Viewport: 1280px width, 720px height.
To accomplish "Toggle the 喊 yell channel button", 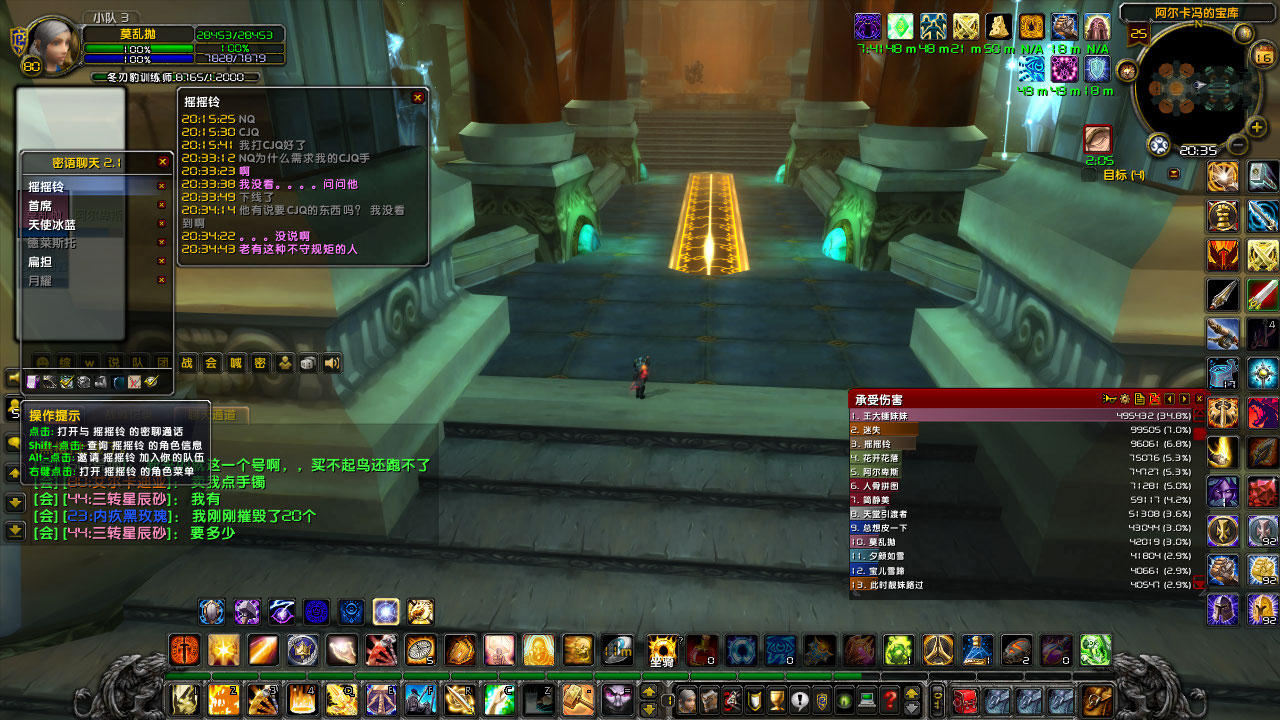I will (x=233, y=364).
